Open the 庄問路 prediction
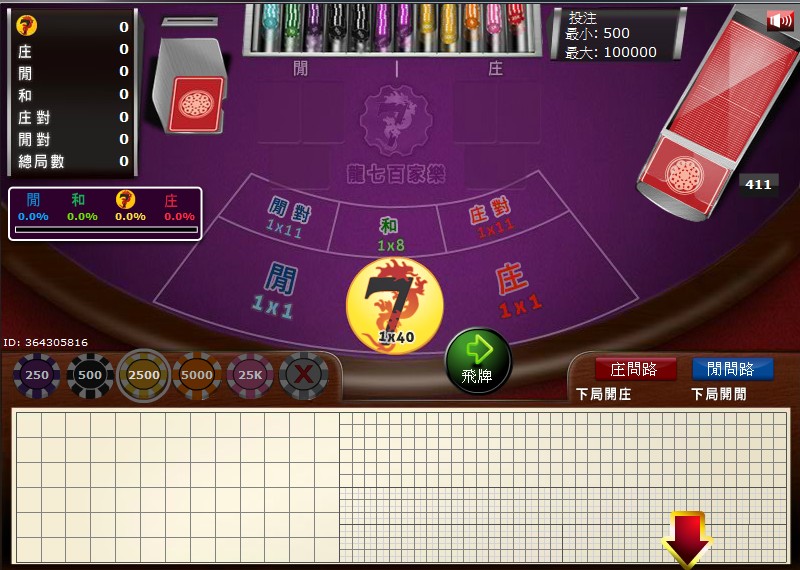Viewport: 800px width, 570px height. tap(634, 369)
